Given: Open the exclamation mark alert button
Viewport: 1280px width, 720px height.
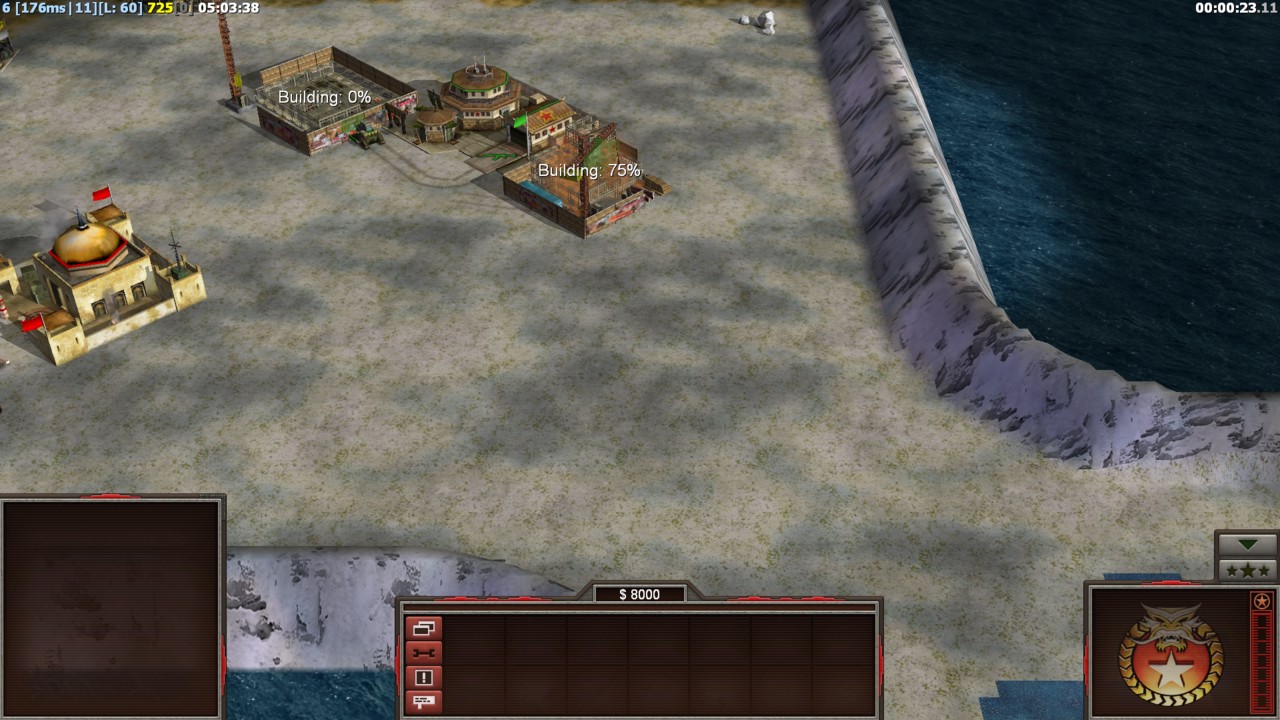Looking at the screenshot, I should [x=424, y=678].
